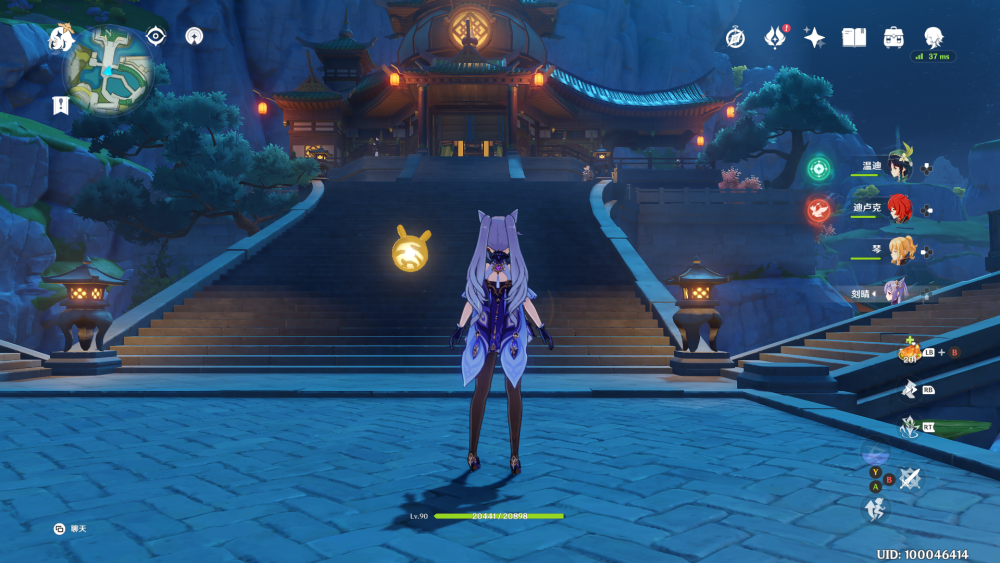Click the co-op signal icon near the minimap
The image size is (1000, 563).
tap(195, 36)
